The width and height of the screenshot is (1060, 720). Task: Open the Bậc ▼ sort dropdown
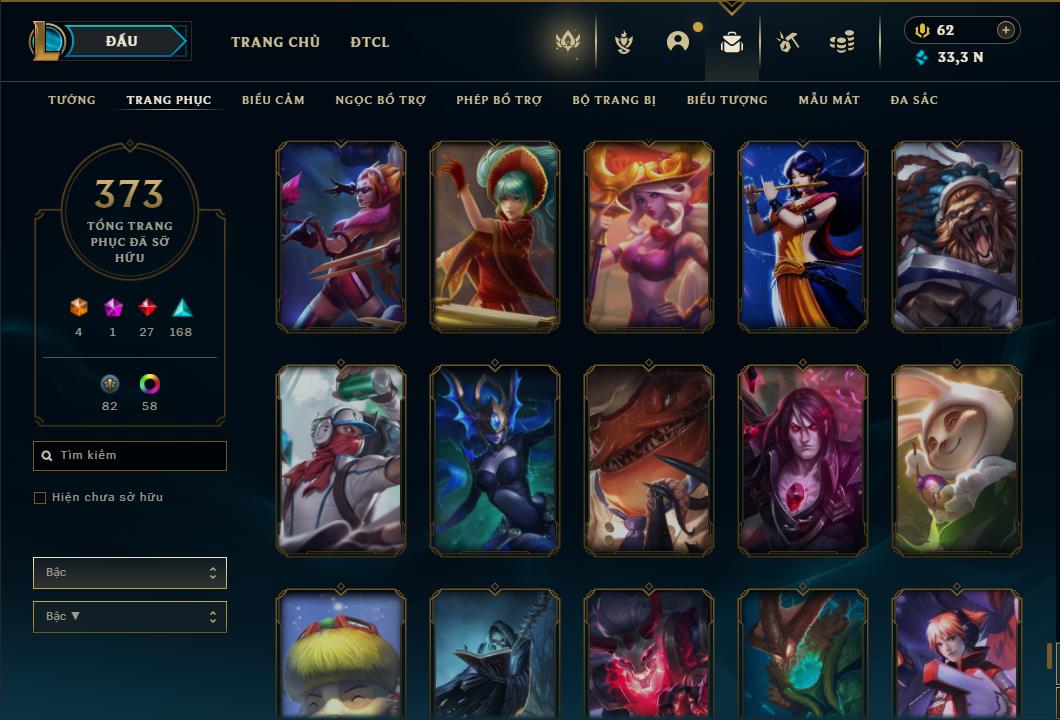coord(130,617)
